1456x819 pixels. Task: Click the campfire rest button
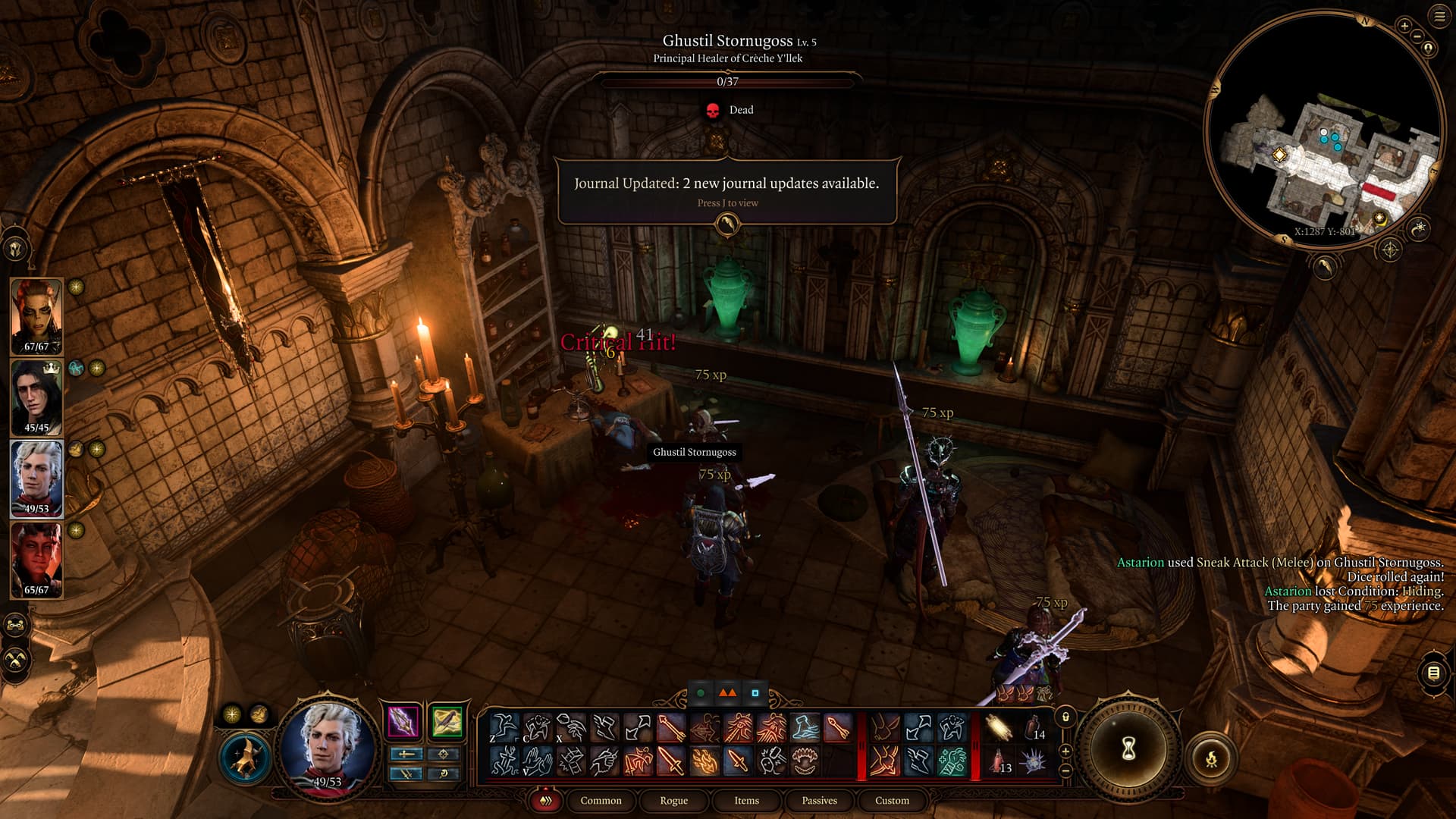click(1211, 758)
